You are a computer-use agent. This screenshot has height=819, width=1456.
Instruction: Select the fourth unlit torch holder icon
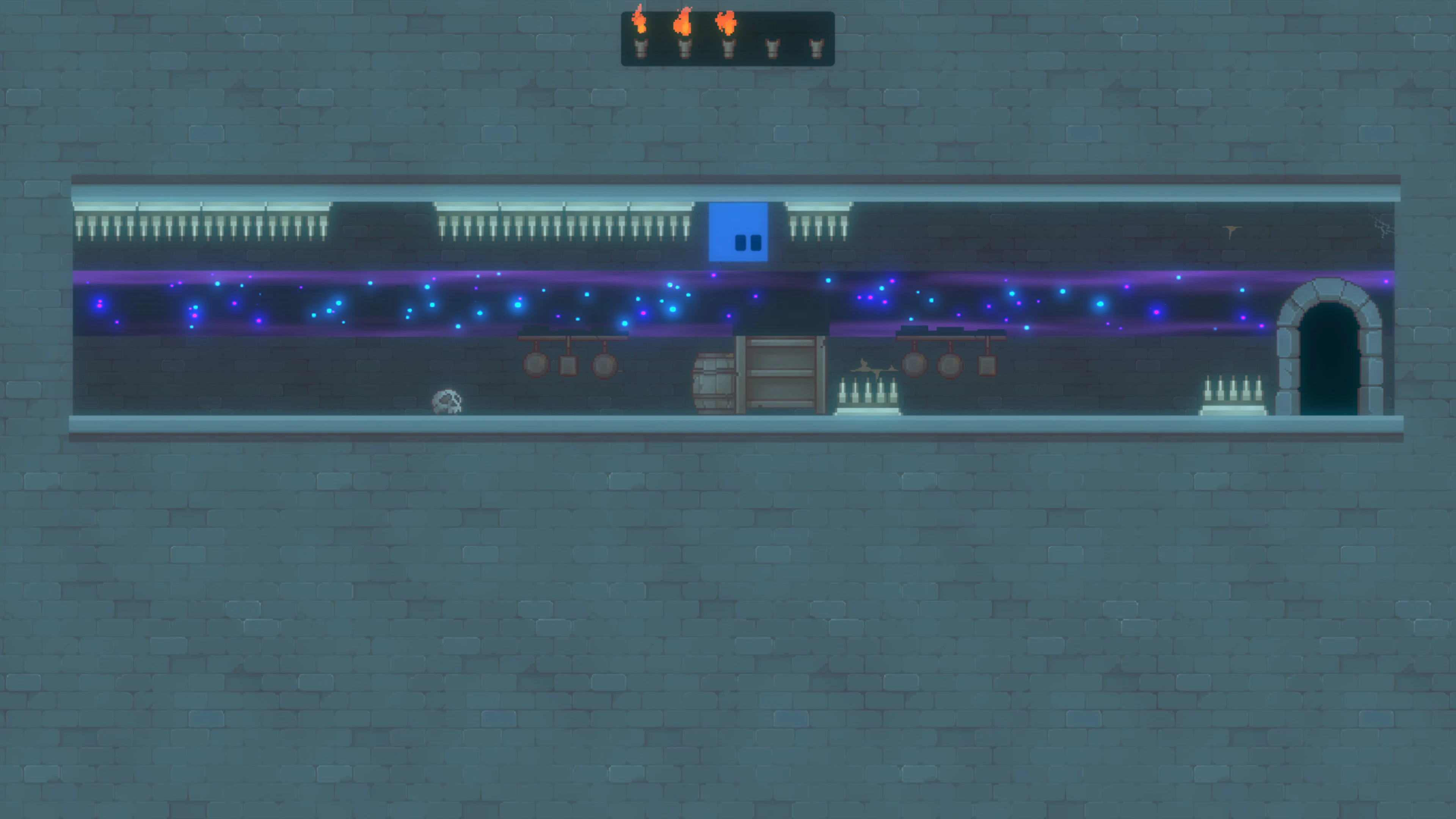tap(773, 50)
